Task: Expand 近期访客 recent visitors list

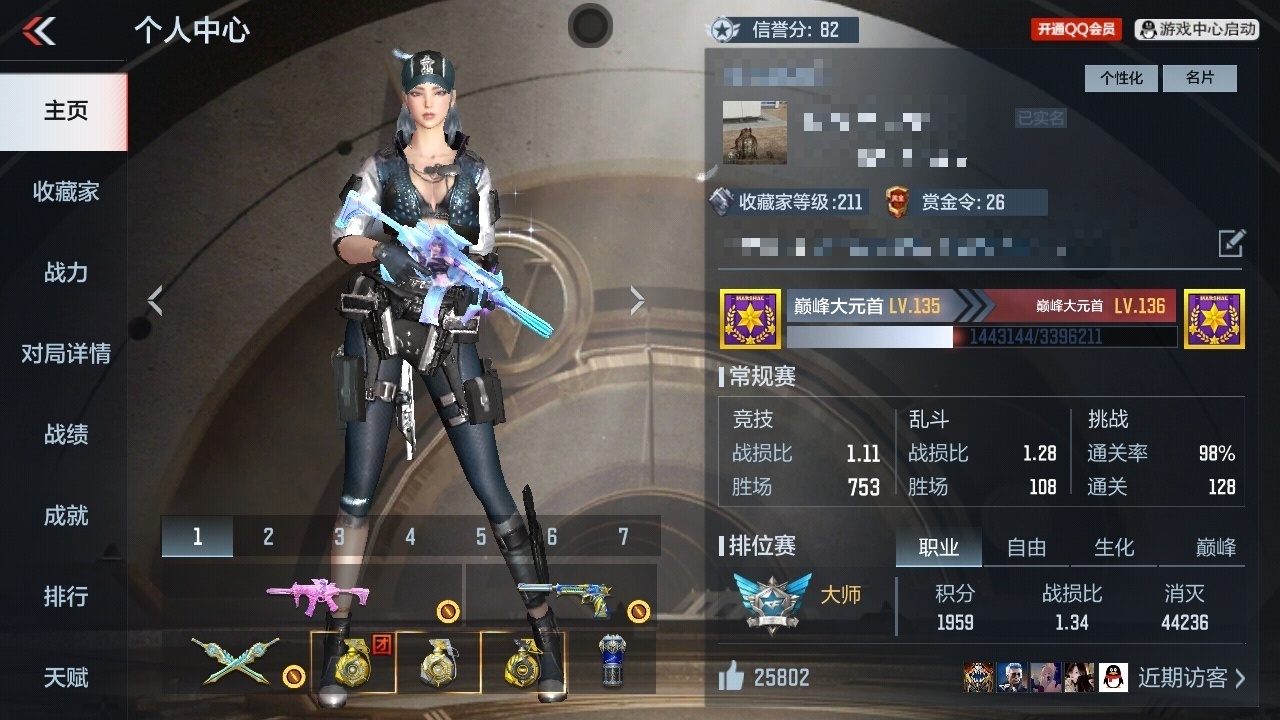Action: (x=1190, y=677)
